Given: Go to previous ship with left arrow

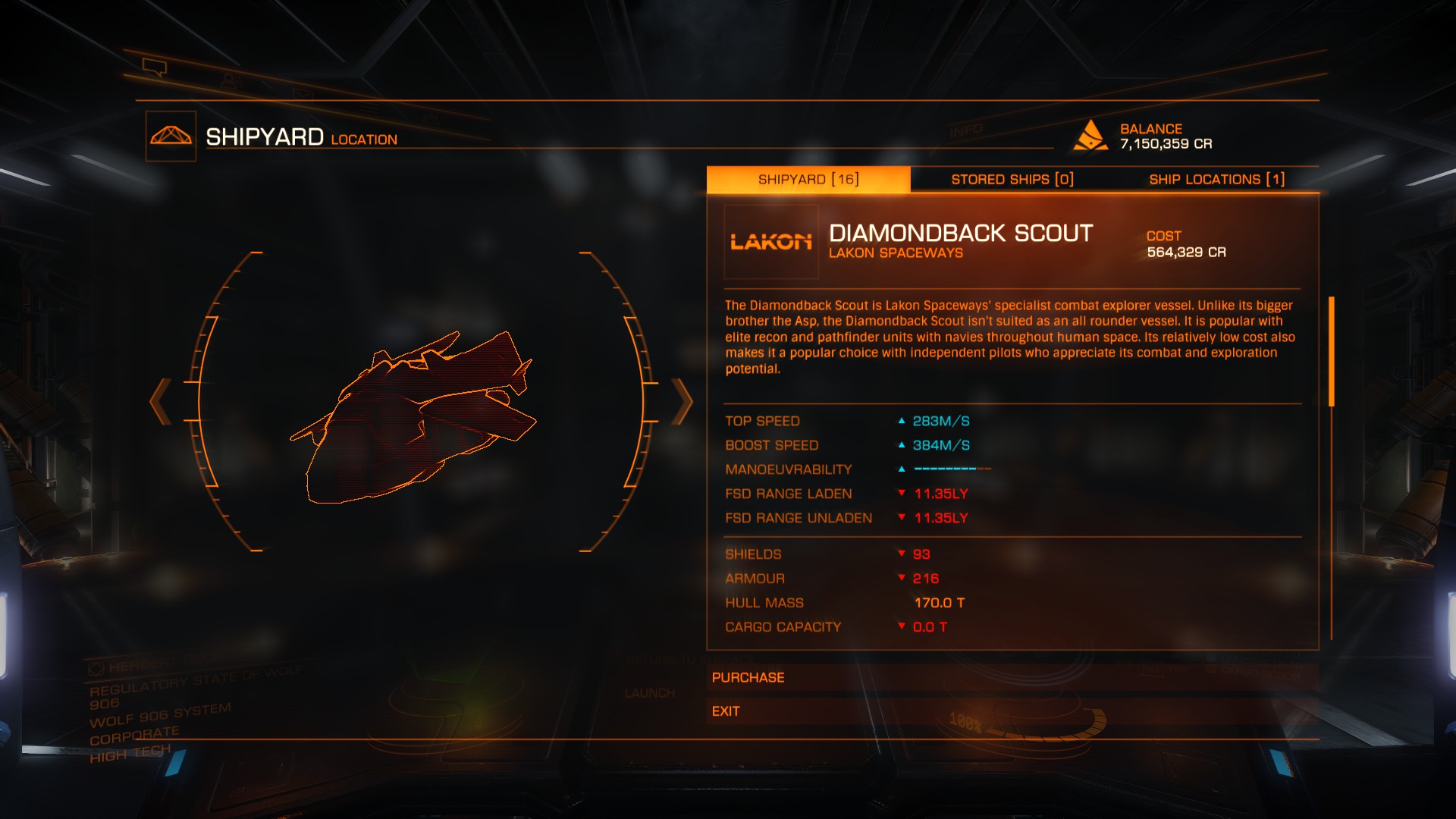Looking at the screenshot, I should (x=160, y=401).
